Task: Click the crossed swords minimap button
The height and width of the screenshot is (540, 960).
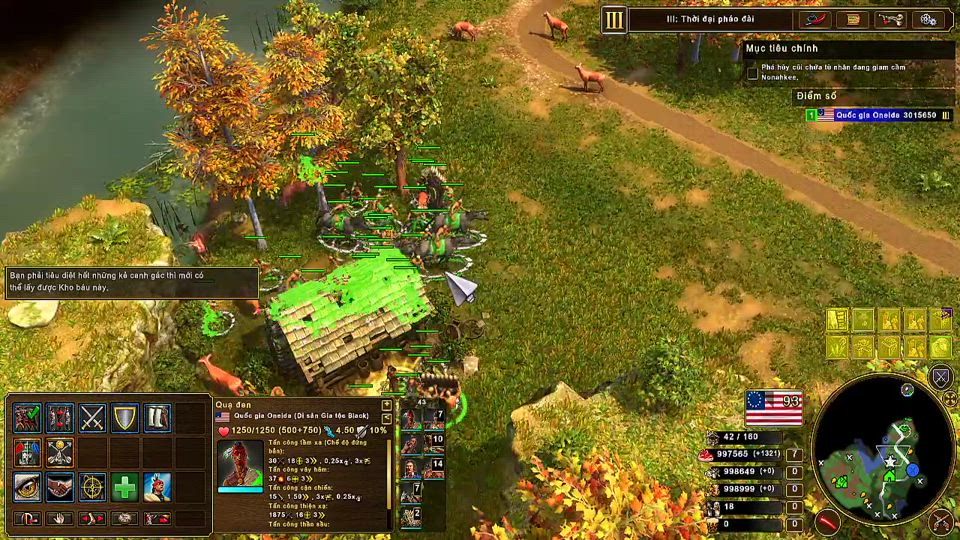Action: (x=940, y=377)
